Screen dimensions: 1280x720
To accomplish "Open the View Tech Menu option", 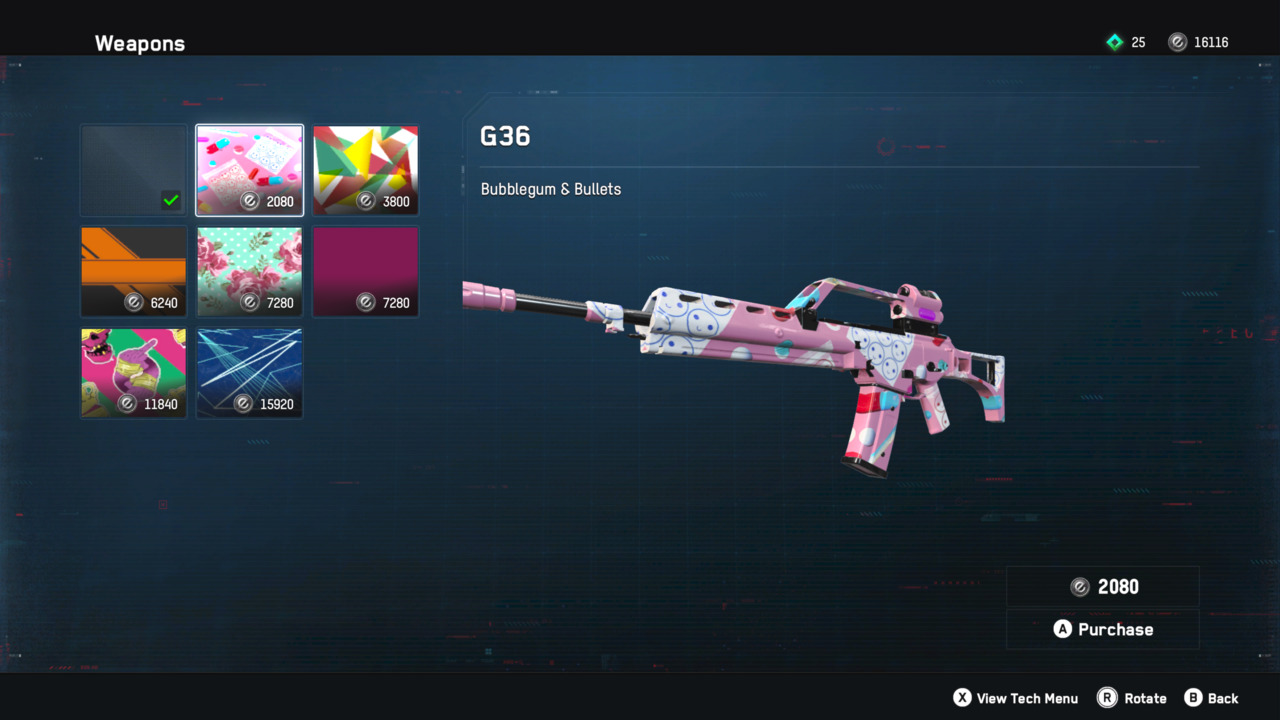I will tap(1015, 698).
